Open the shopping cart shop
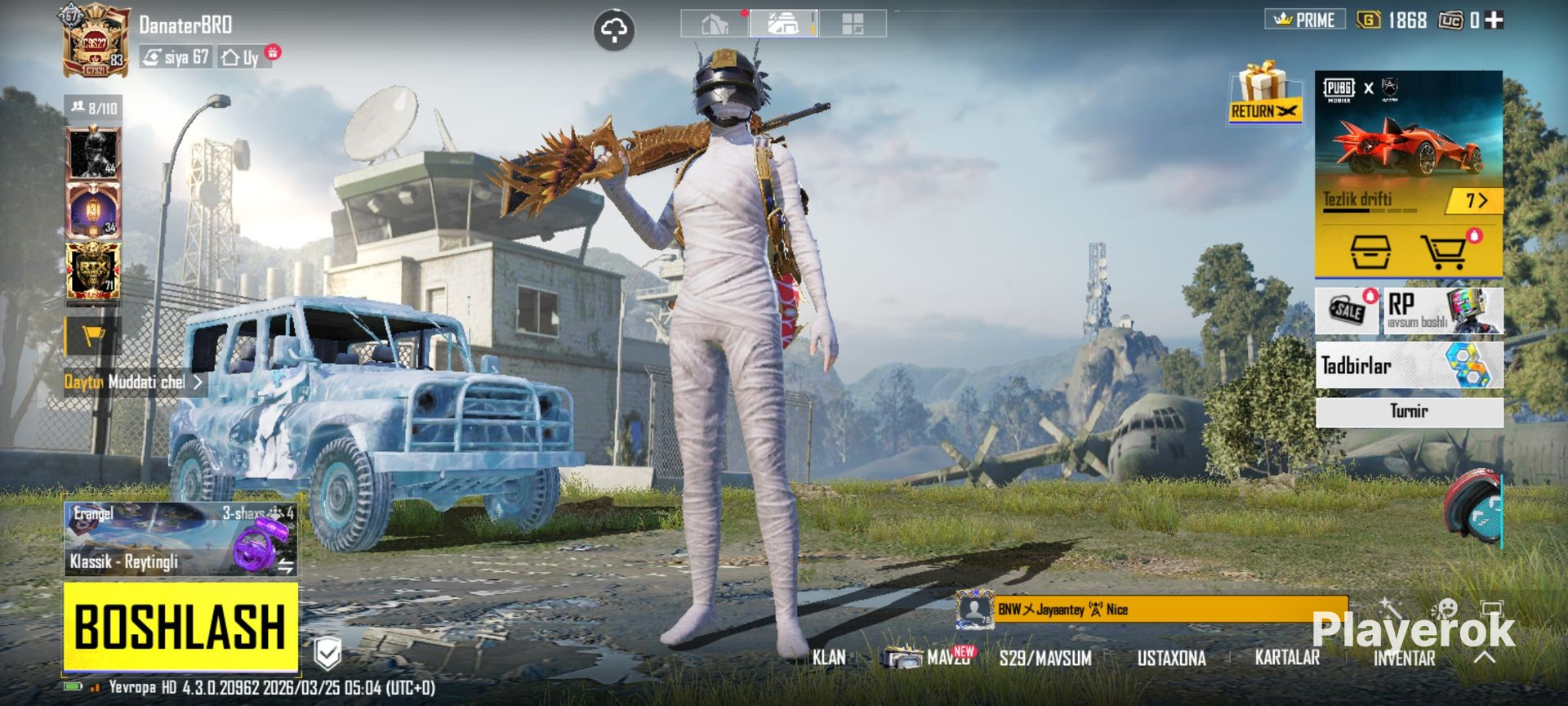Screen dimensions: 1568x706 point(1444,252)
